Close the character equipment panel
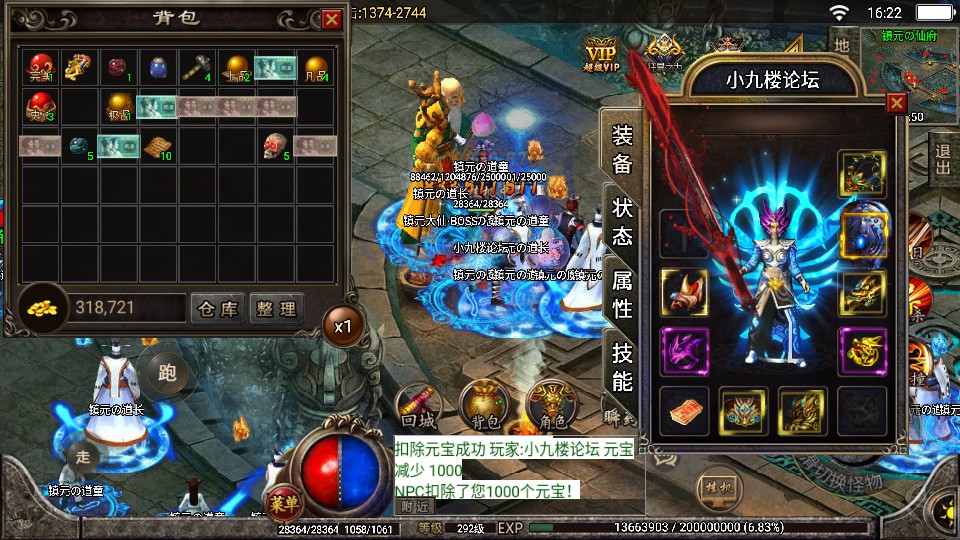The height and width of the screenshot is (540, 960). tap(897, 102)
